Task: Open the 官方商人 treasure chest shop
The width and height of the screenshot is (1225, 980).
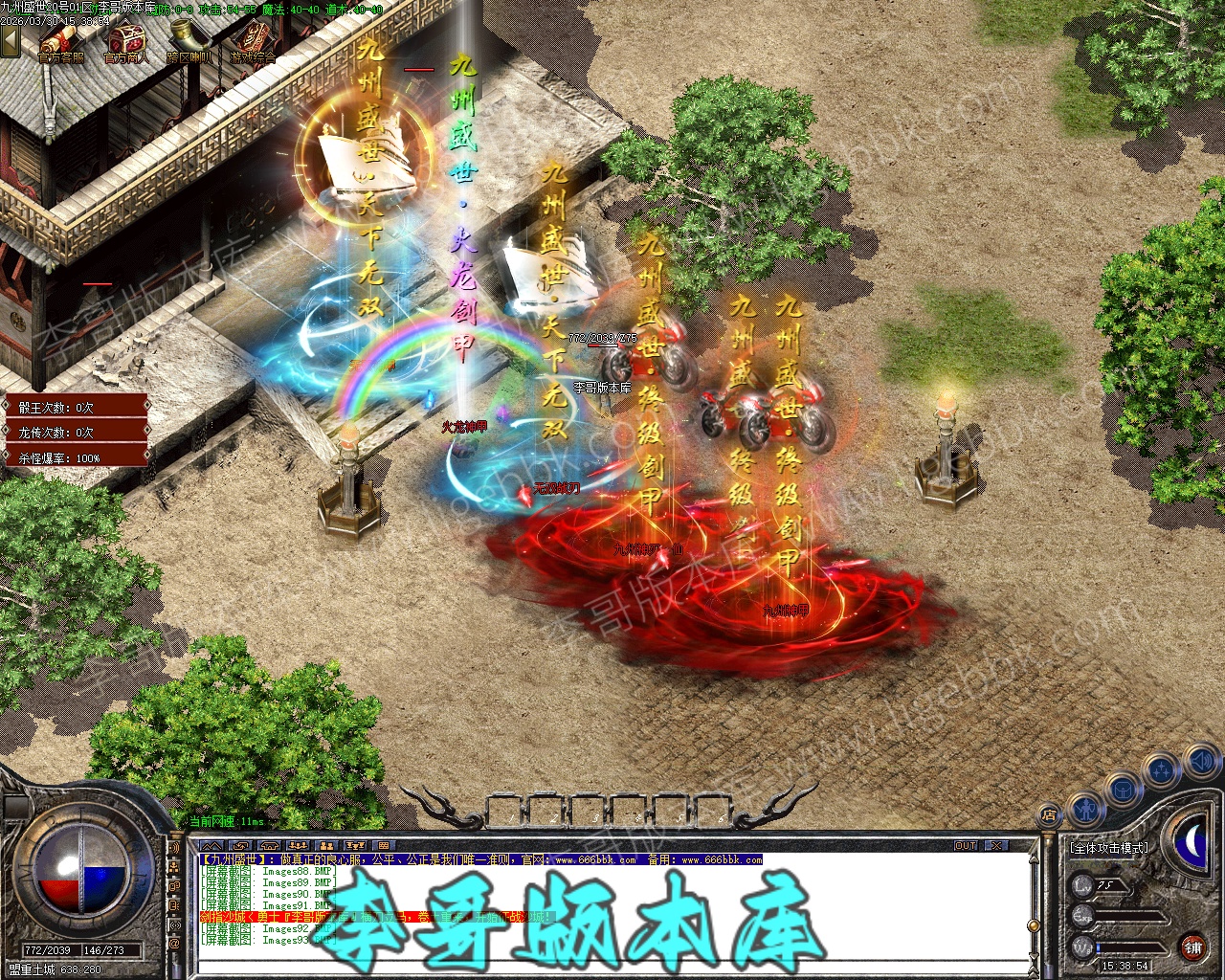Action: 125,42
